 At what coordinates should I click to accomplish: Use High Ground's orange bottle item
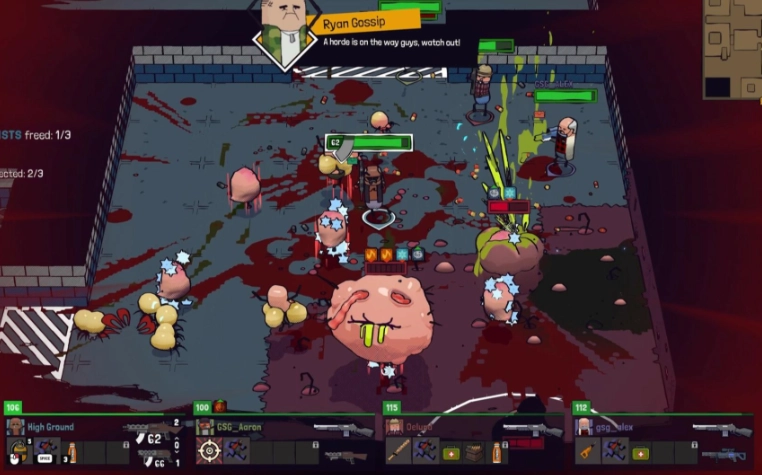click(70, 449)
